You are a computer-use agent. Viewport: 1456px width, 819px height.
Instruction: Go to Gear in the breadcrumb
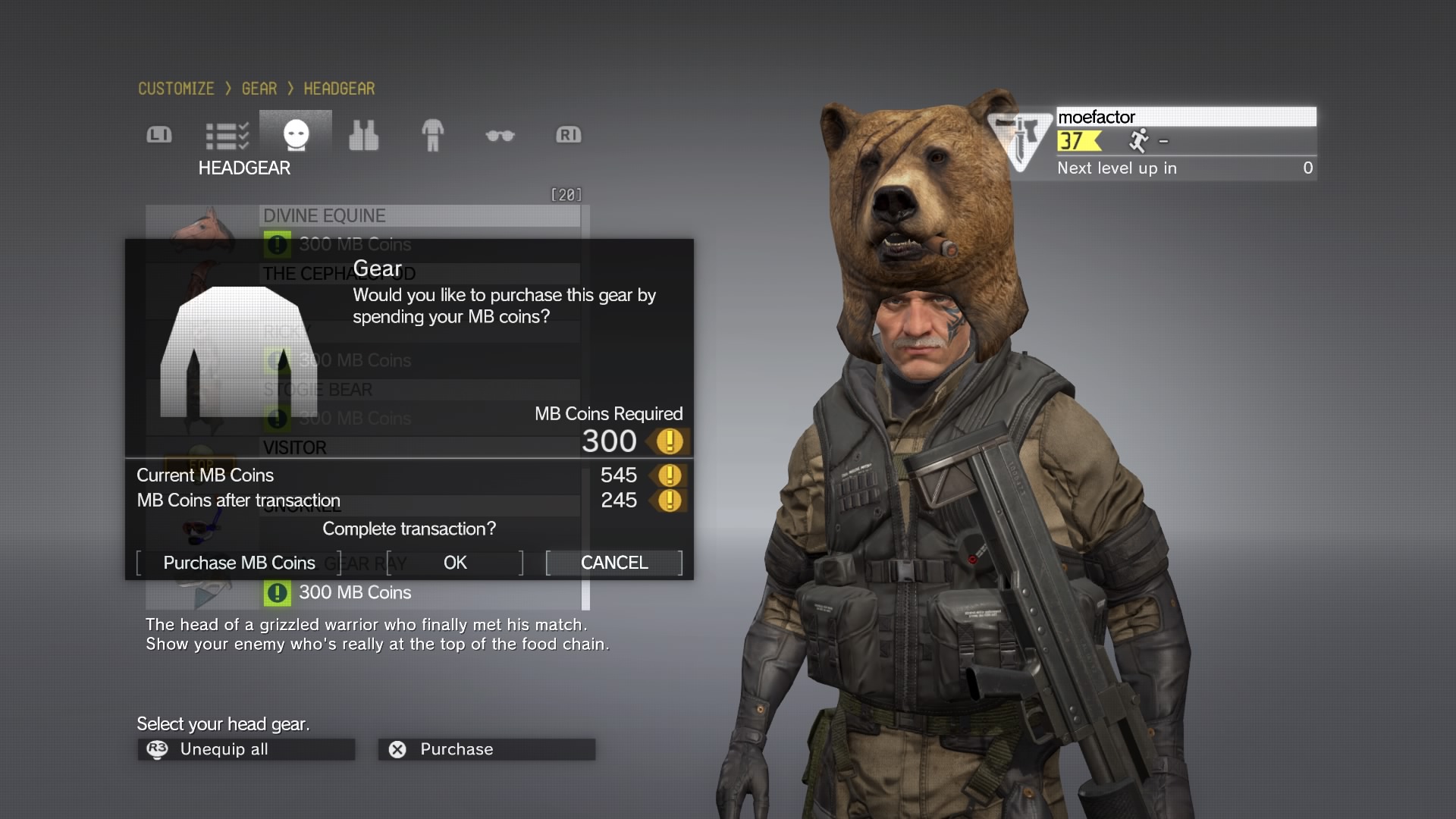[x=259, y=89]
